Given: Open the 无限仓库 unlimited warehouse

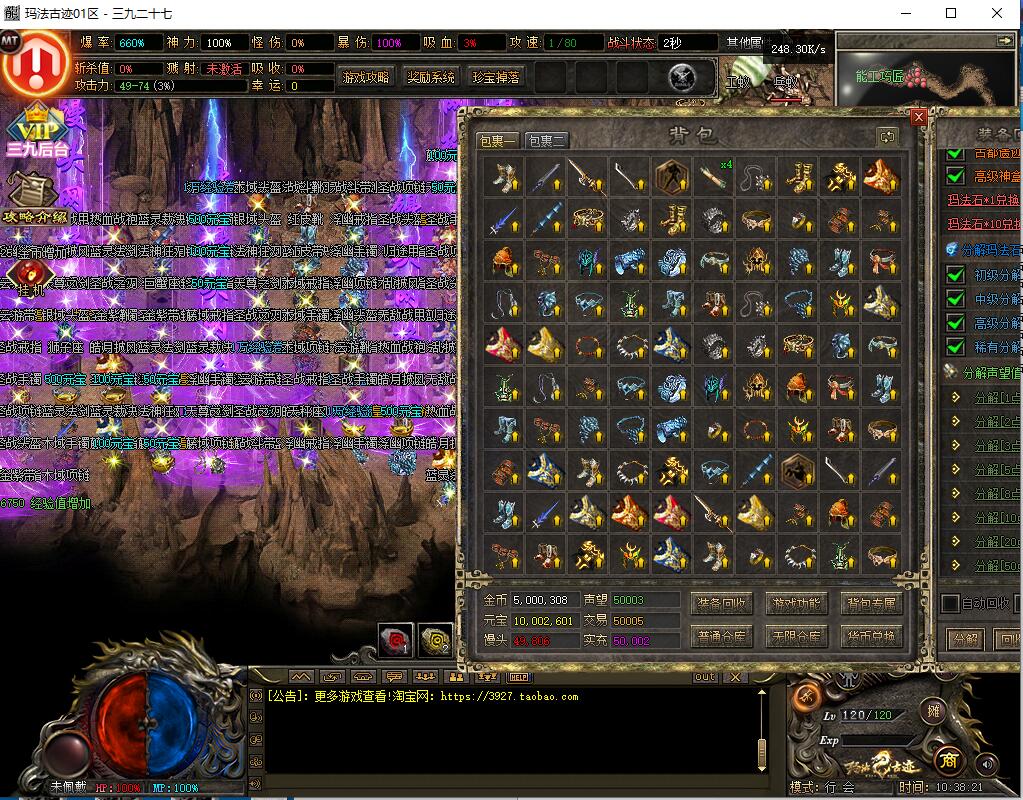Looking at the screenshot, I should 797,636.
